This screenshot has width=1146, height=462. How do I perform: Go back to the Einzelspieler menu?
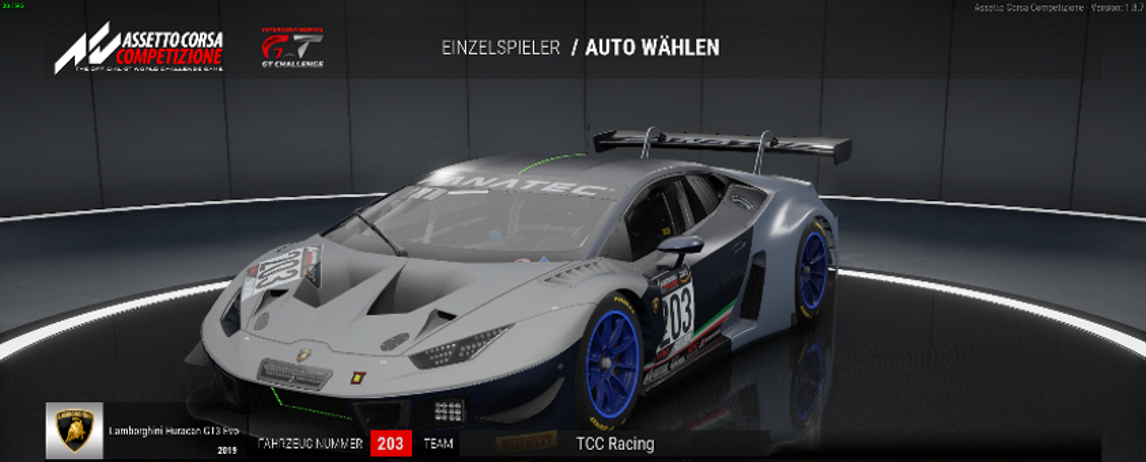coord(500,48)
